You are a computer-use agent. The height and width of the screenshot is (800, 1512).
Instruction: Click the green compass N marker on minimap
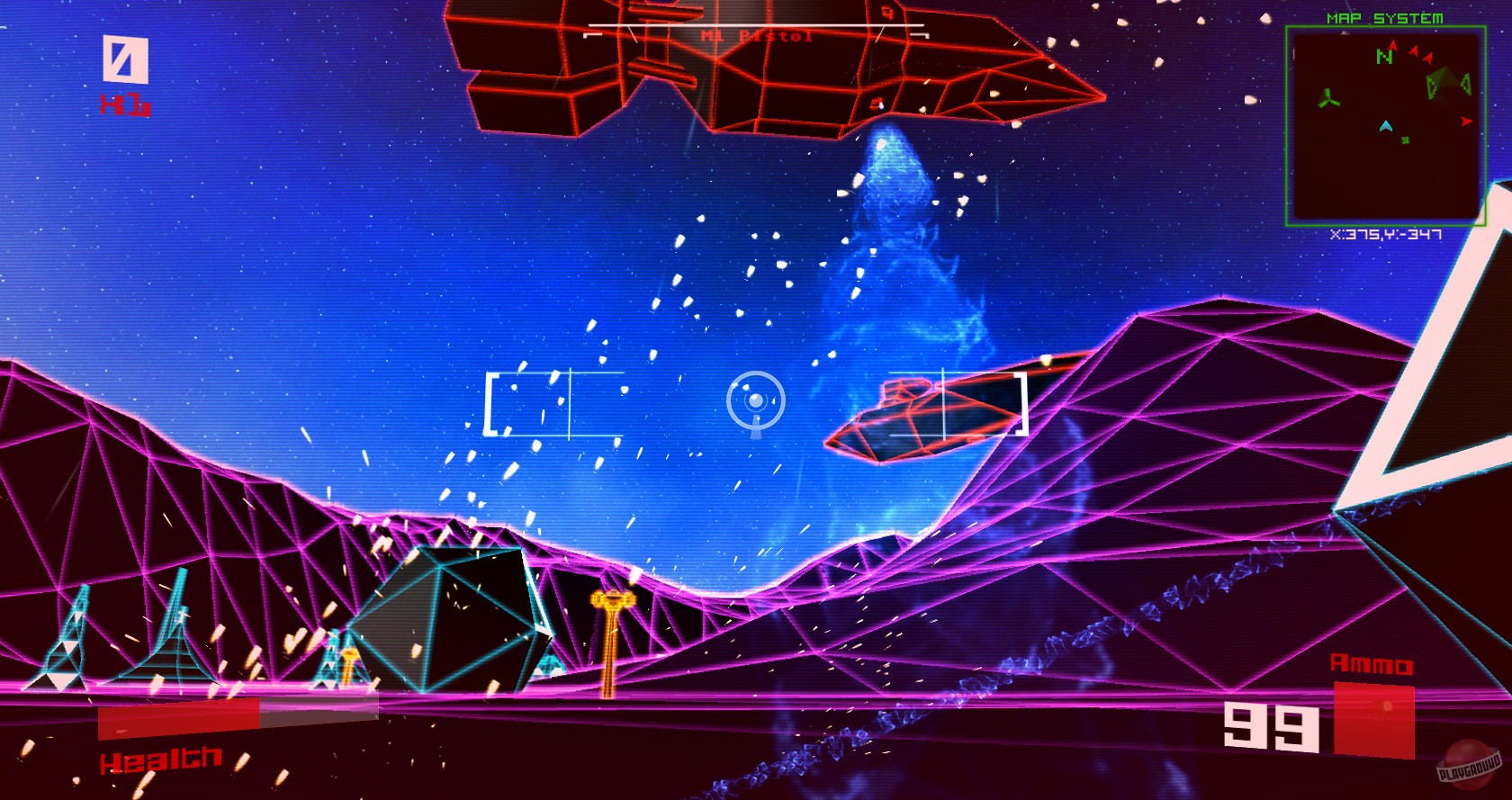tap(1384, 57)
